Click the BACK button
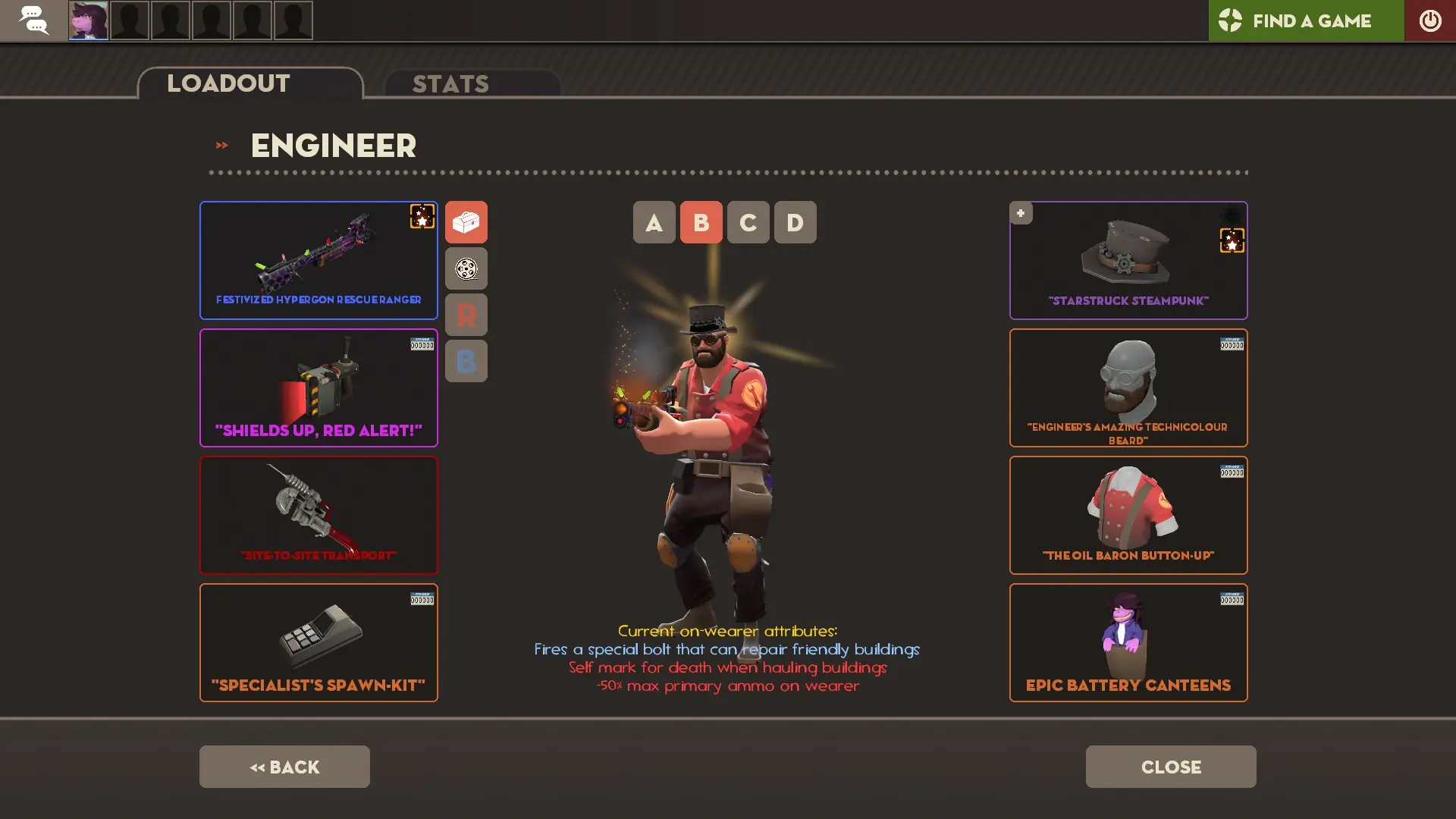1456x819 pixels. click(x=284, y=767)
